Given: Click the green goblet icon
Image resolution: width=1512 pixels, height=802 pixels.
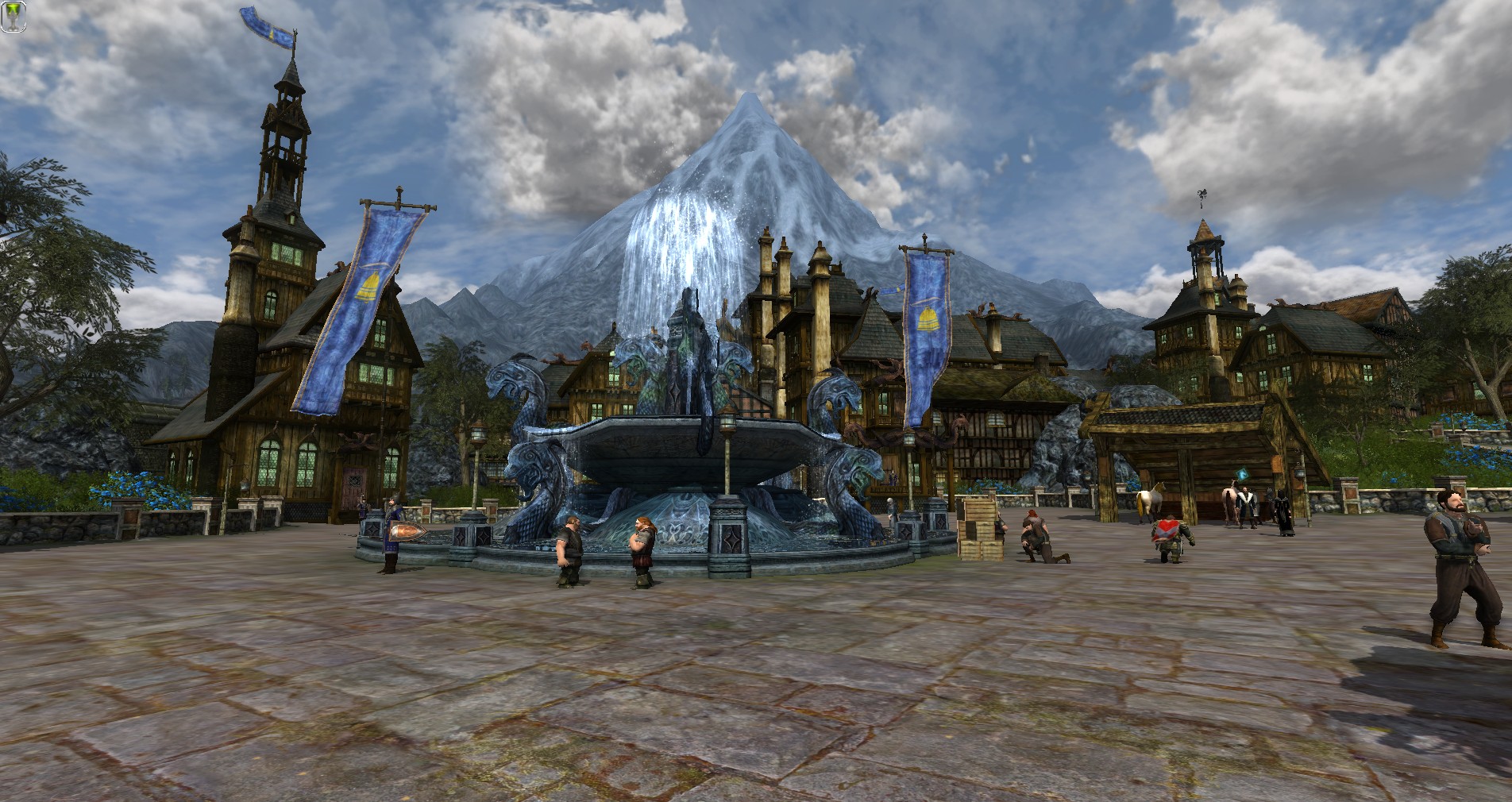Looking at the screenshot, I should [13, 16].
